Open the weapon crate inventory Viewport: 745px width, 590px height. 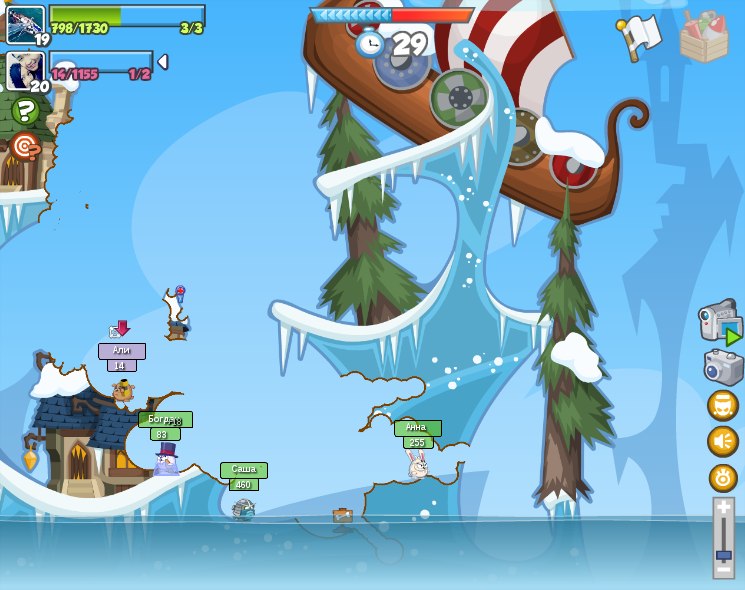pos(703,37)
